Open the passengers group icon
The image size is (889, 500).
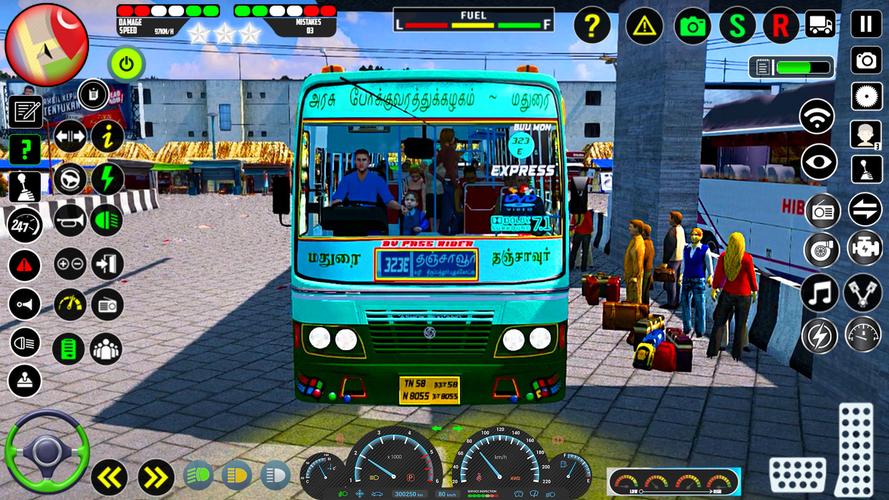(106, 349)
